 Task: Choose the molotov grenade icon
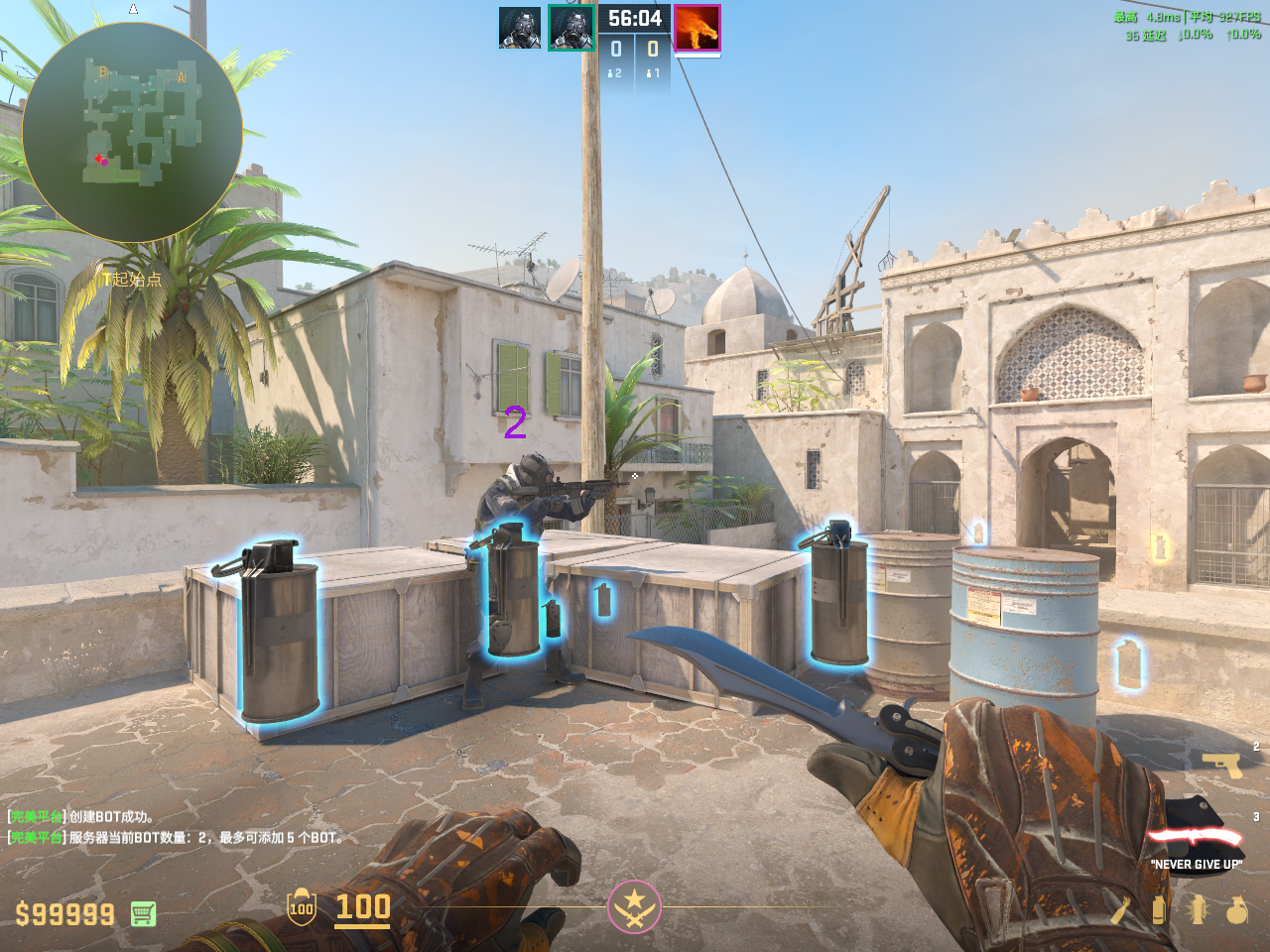pos(1121,909)
